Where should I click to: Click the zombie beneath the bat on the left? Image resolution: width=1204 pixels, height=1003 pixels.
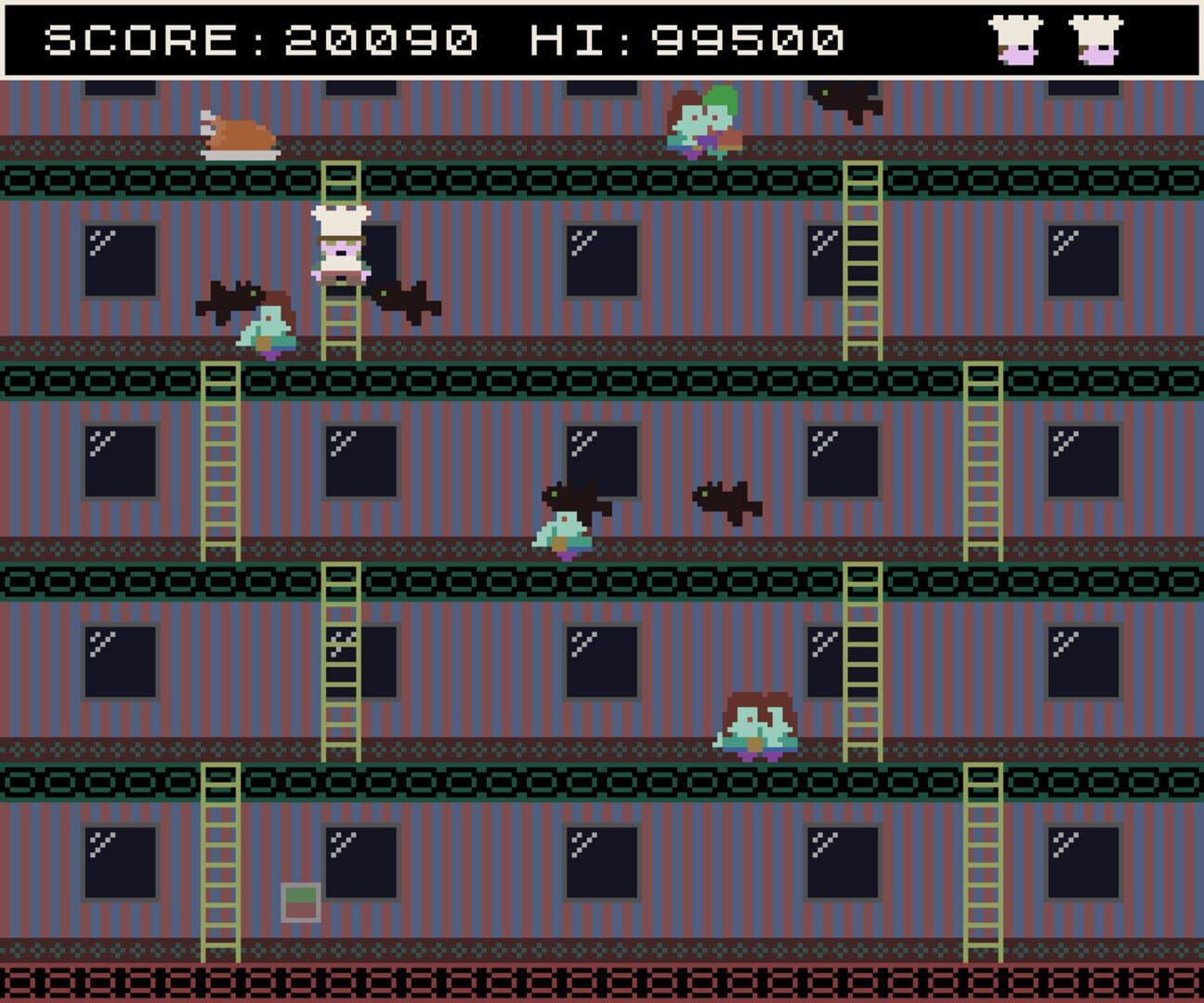(268, 325)
